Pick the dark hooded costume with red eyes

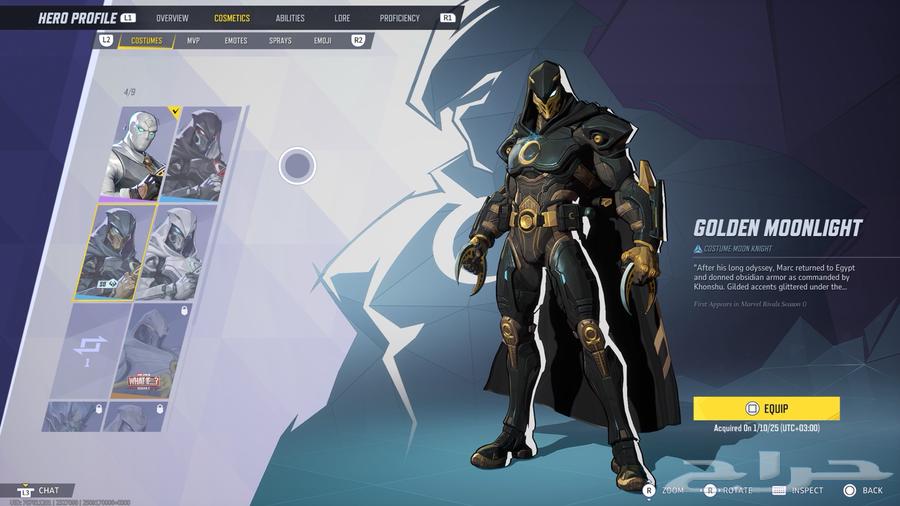click(x=202, y=153)
